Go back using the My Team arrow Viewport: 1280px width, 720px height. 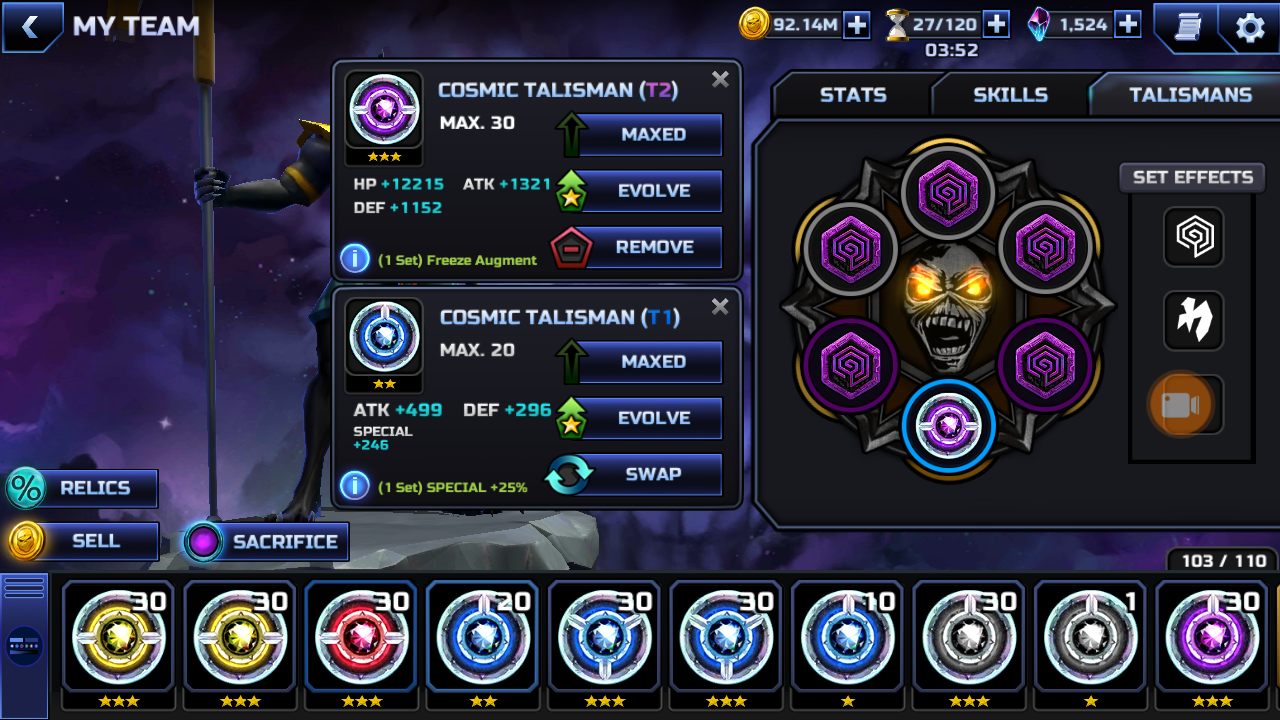tap(30, 27)
